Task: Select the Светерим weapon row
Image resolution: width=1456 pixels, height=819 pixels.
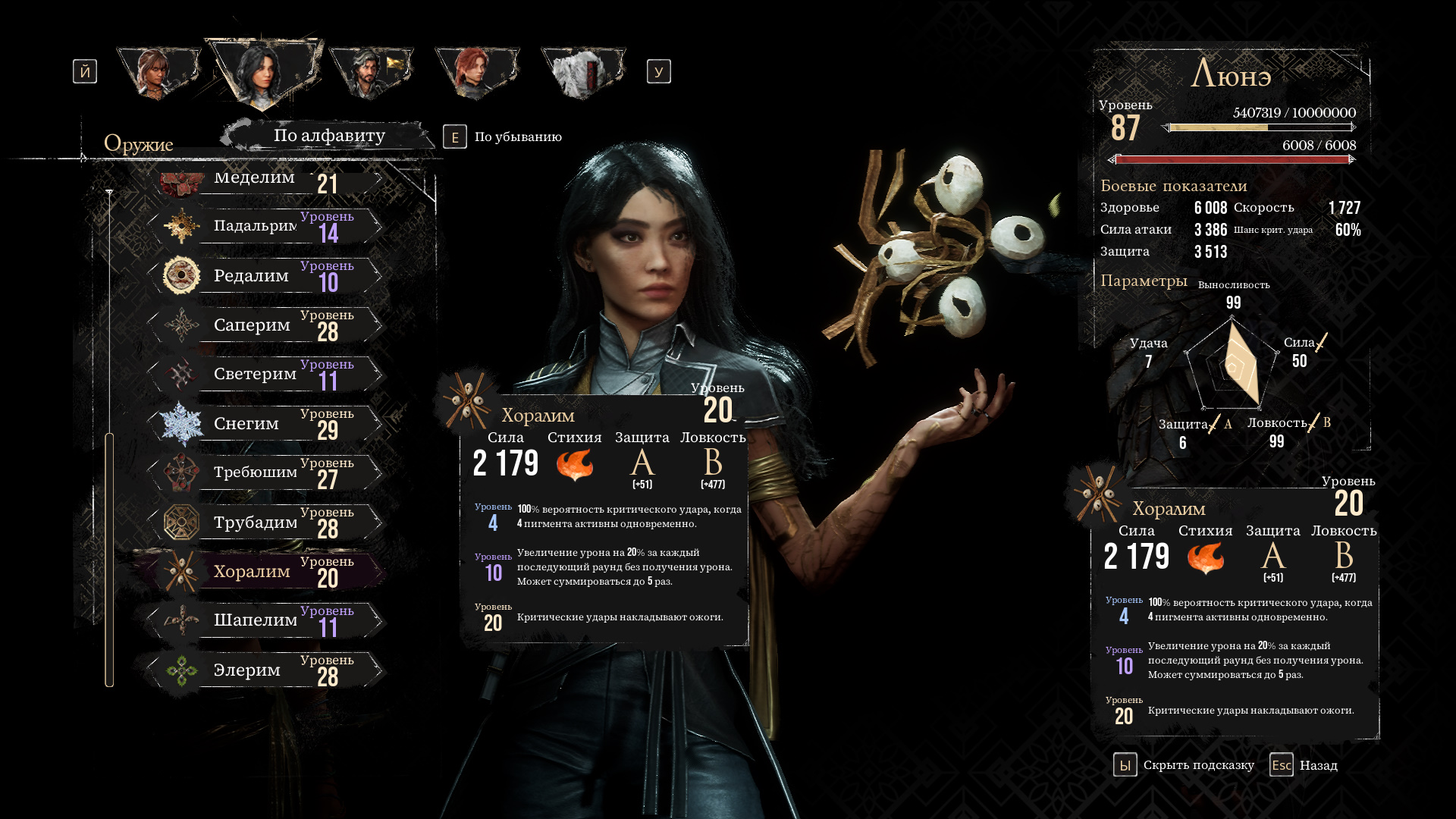Action: (x=258, y=374)
